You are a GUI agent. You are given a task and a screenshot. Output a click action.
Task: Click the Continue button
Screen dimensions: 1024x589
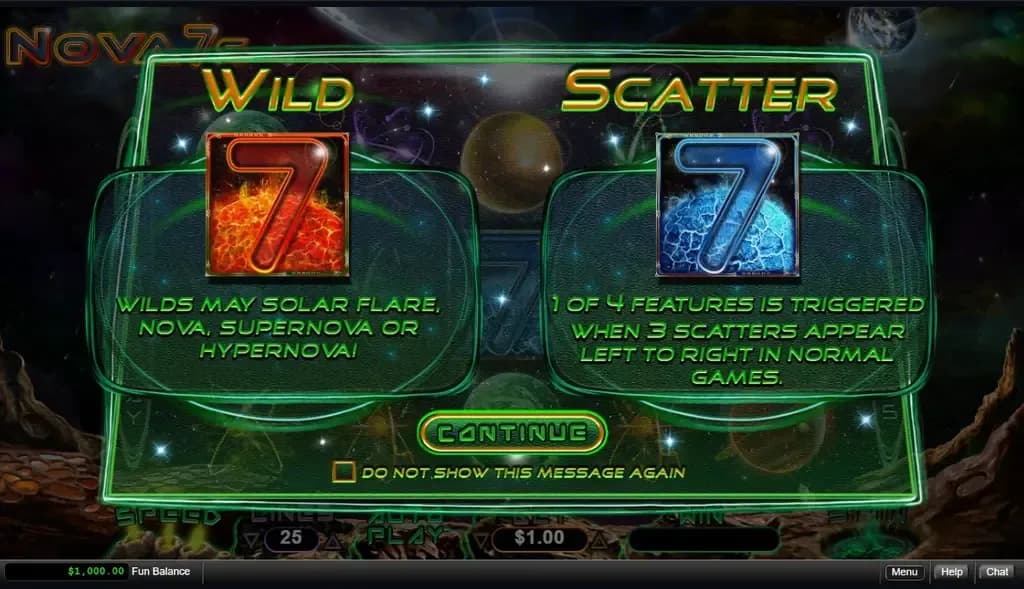512,433
